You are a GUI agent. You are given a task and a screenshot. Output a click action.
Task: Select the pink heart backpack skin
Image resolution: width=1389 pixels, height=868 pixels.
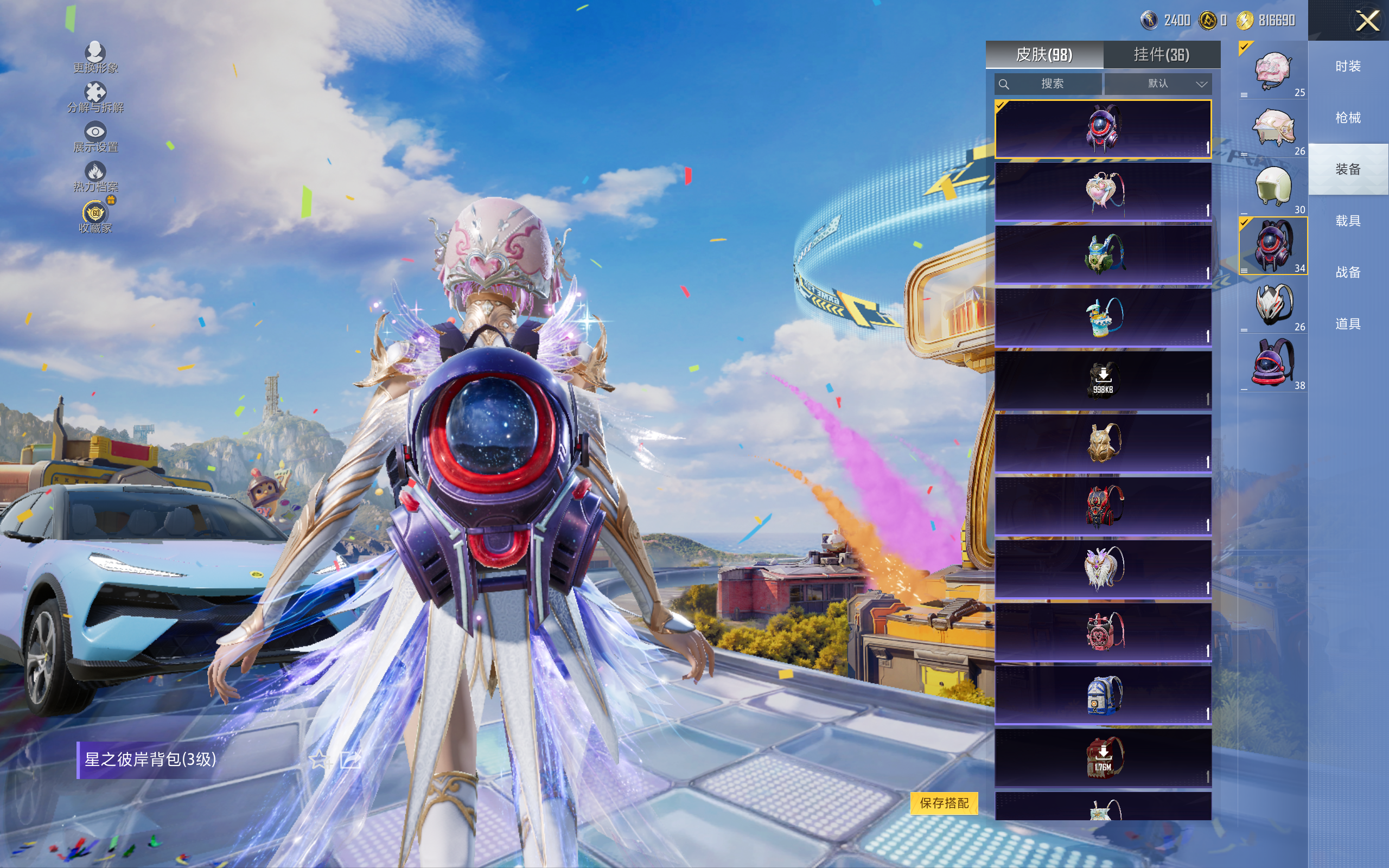click(1103, 192)
